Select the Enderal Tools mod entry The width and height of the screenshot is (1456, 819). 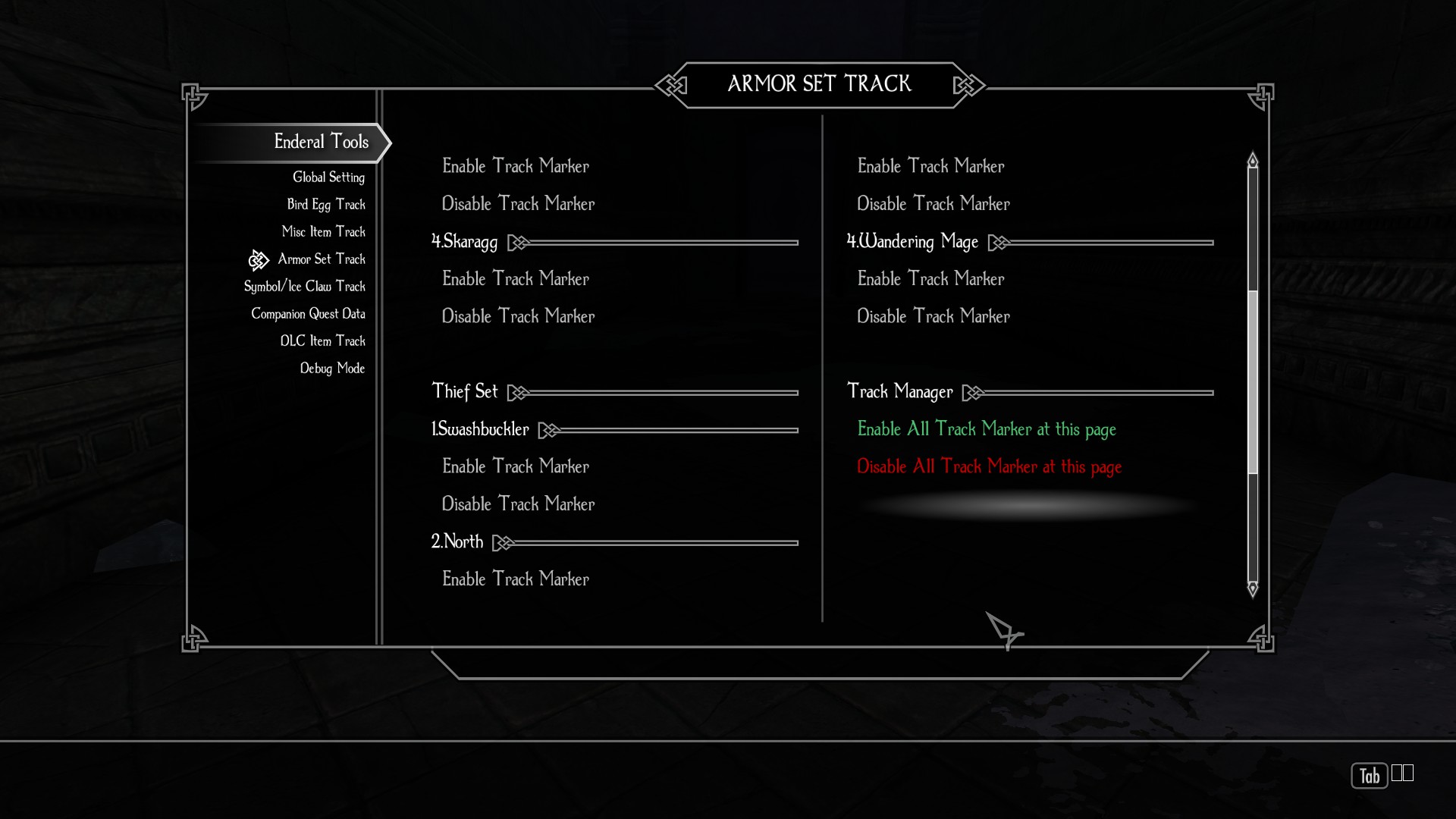(321, 142)
